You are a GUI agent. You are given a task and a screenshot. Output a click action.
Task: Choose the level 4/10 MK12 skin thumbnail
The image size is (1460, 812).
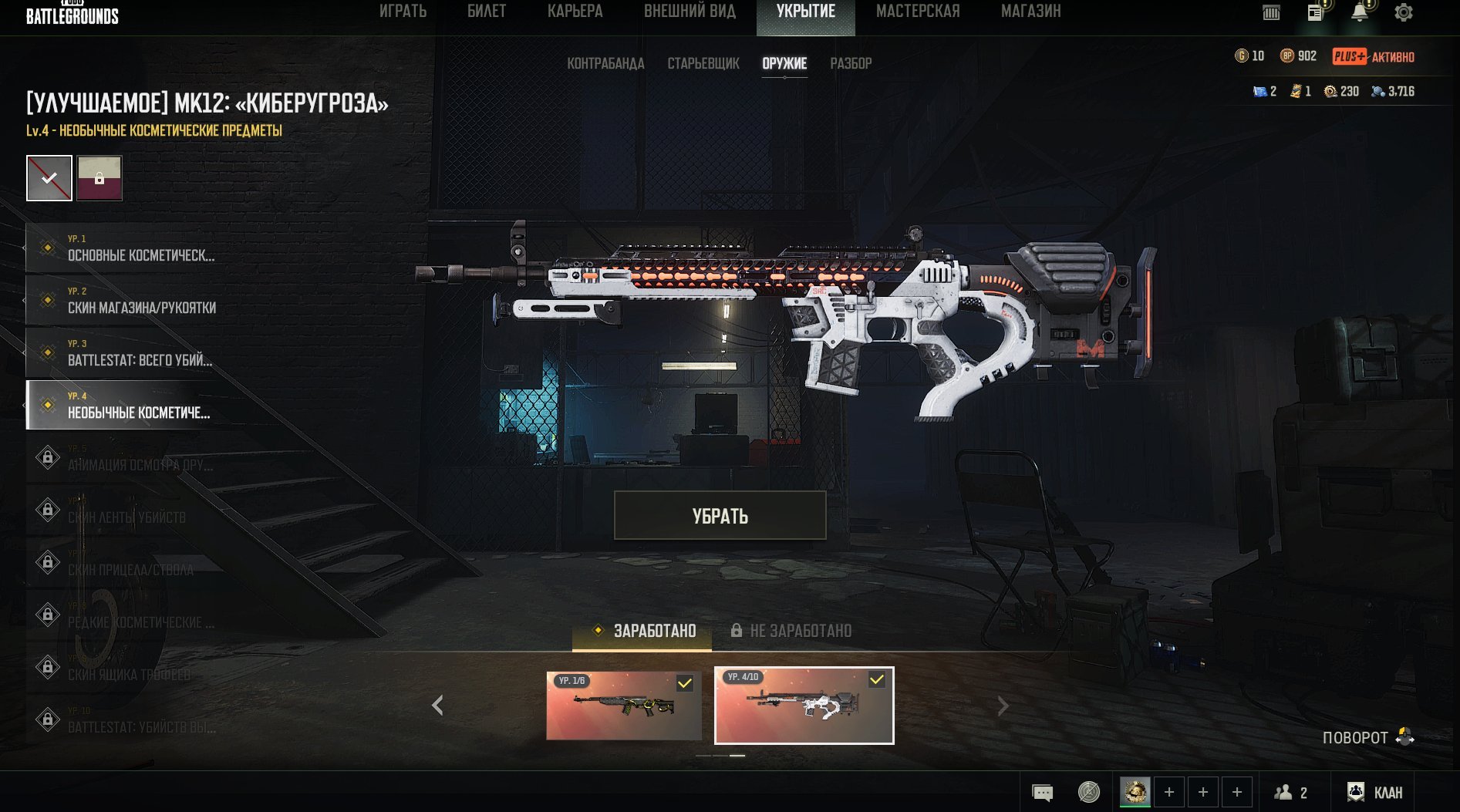[804, 706]
